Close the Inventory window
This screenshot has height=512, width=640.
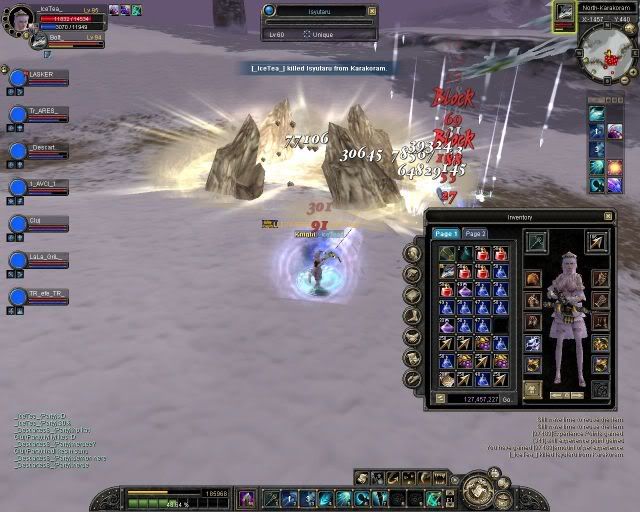[607, 216]
